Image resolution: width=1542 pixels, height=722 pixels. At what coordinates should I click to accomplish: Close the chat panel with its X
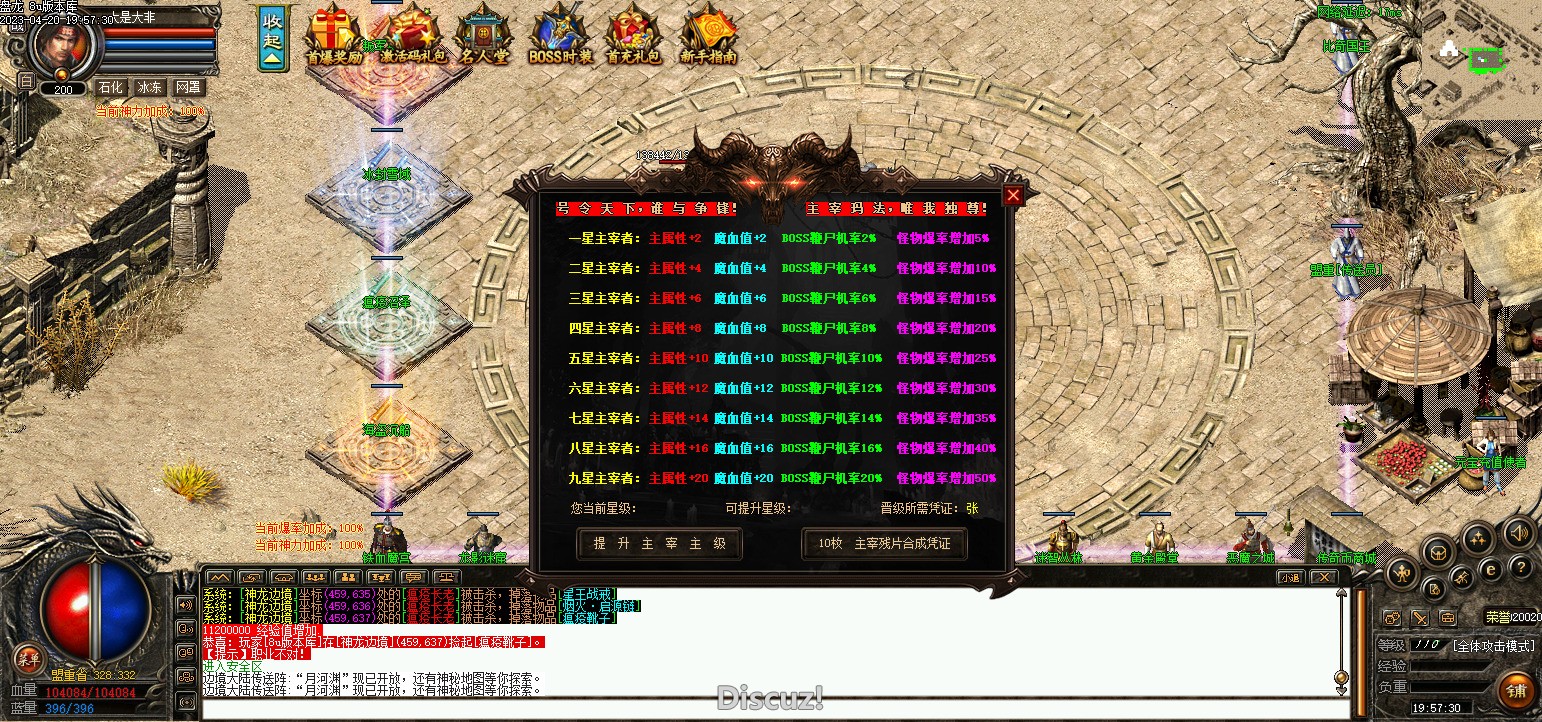[x=1323, y=577]
